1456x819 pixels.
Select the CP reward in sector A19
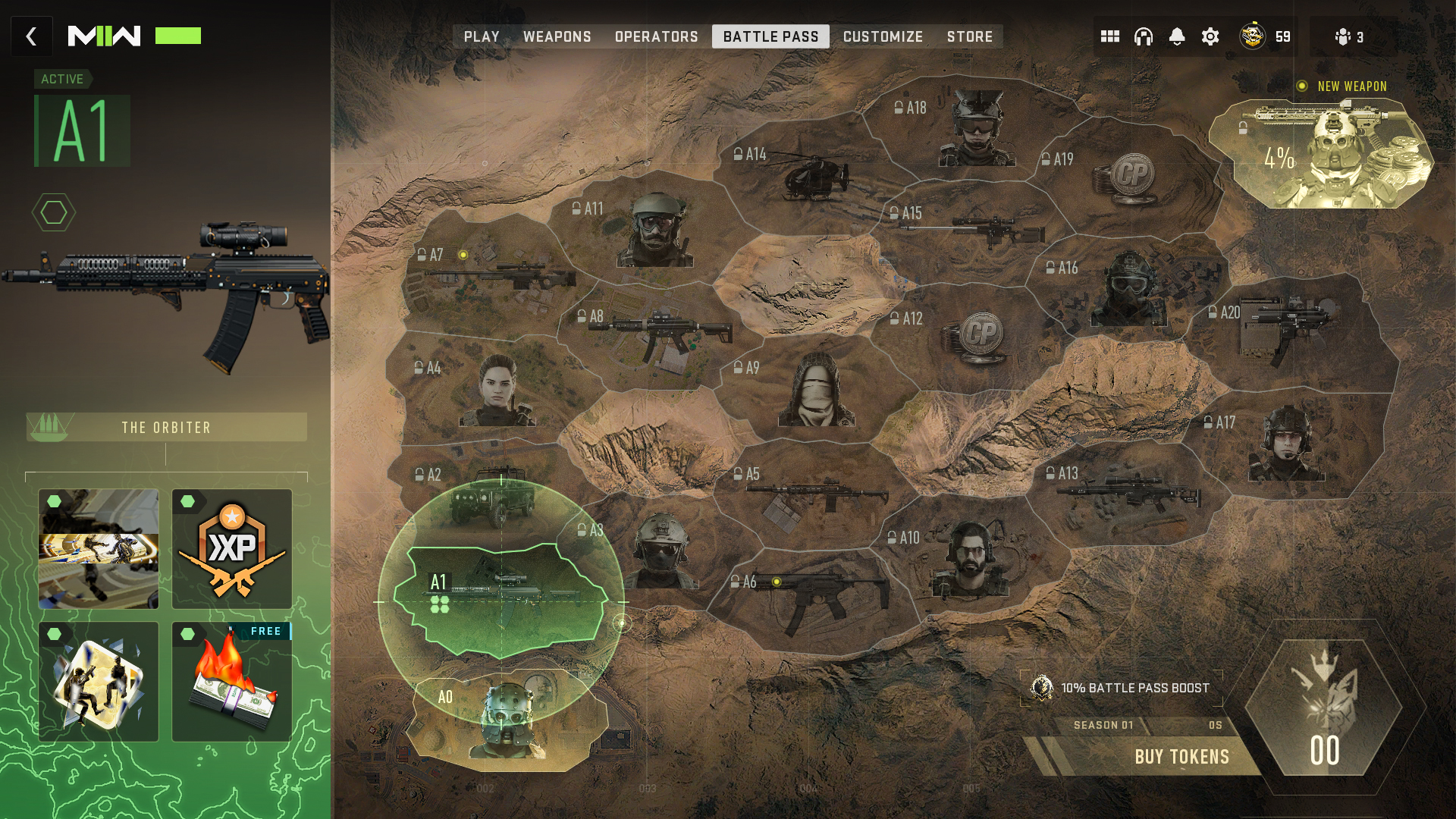click(1132, 176)
